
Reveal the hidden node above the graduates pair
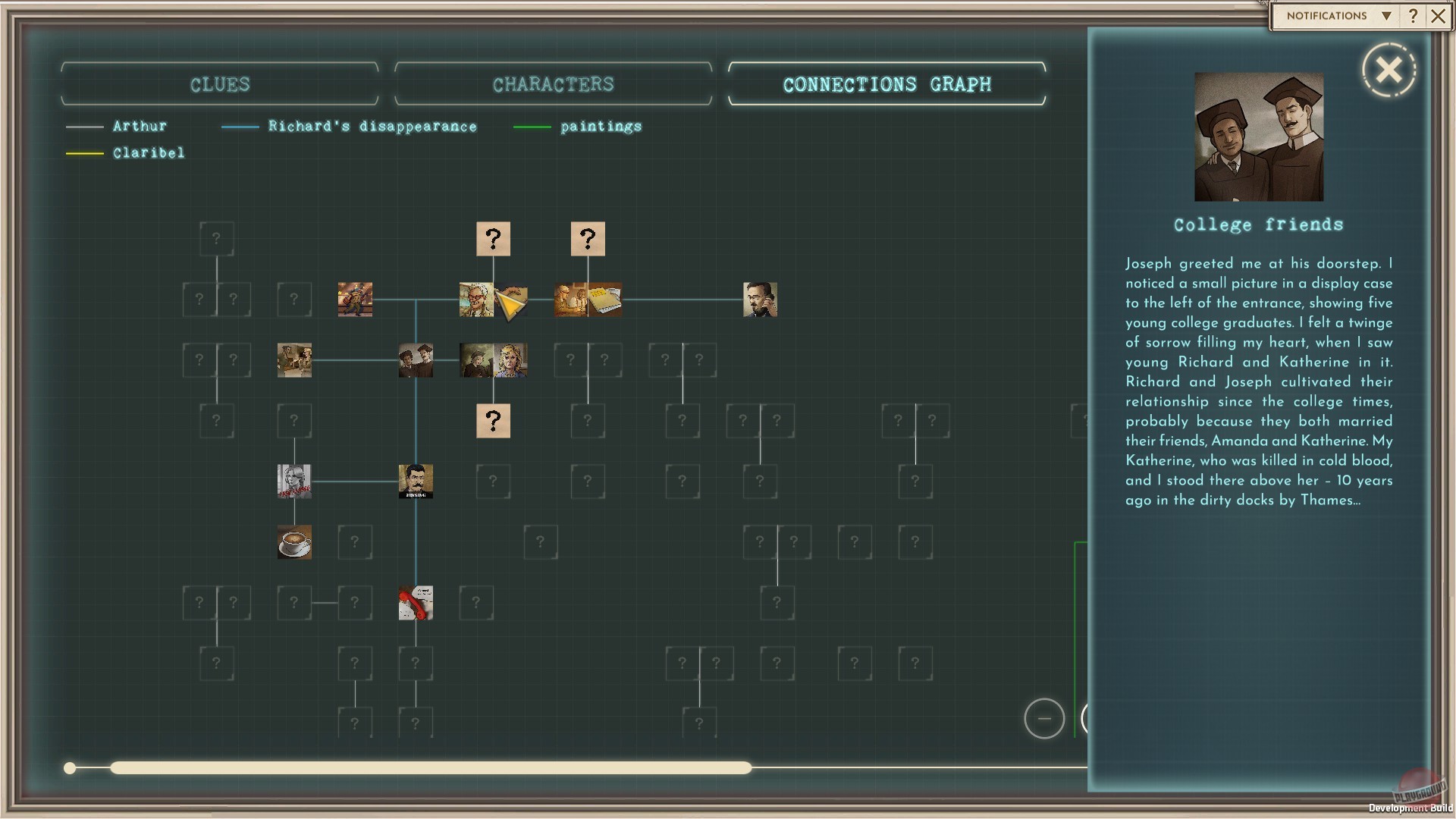coord(494,239)
